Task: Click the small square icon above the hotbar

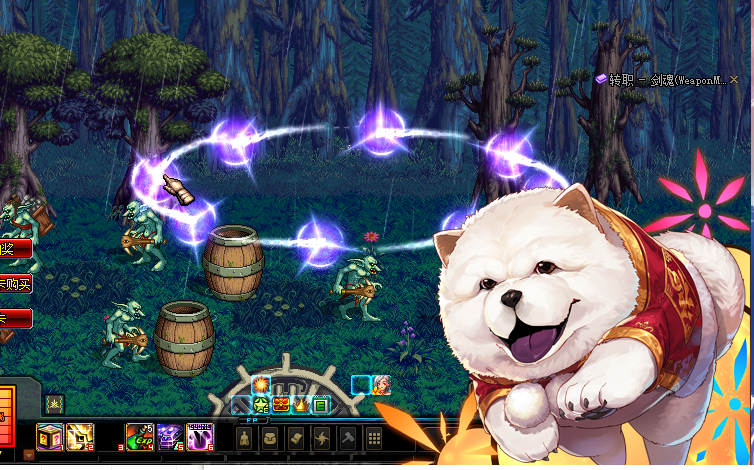Action: tap(54, 404)
